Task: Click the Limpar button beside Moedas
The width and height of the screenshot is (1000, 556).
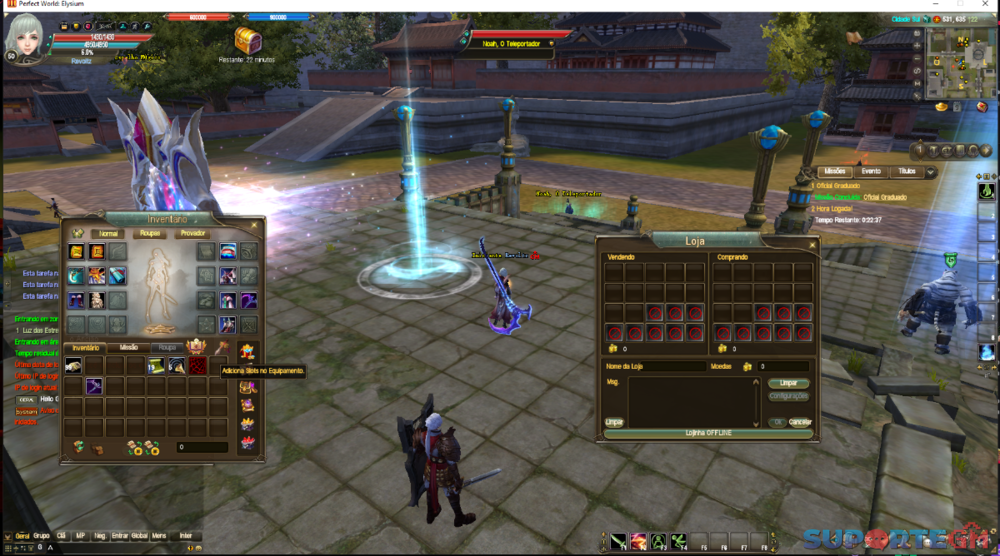Action: [x=788, y=384]
